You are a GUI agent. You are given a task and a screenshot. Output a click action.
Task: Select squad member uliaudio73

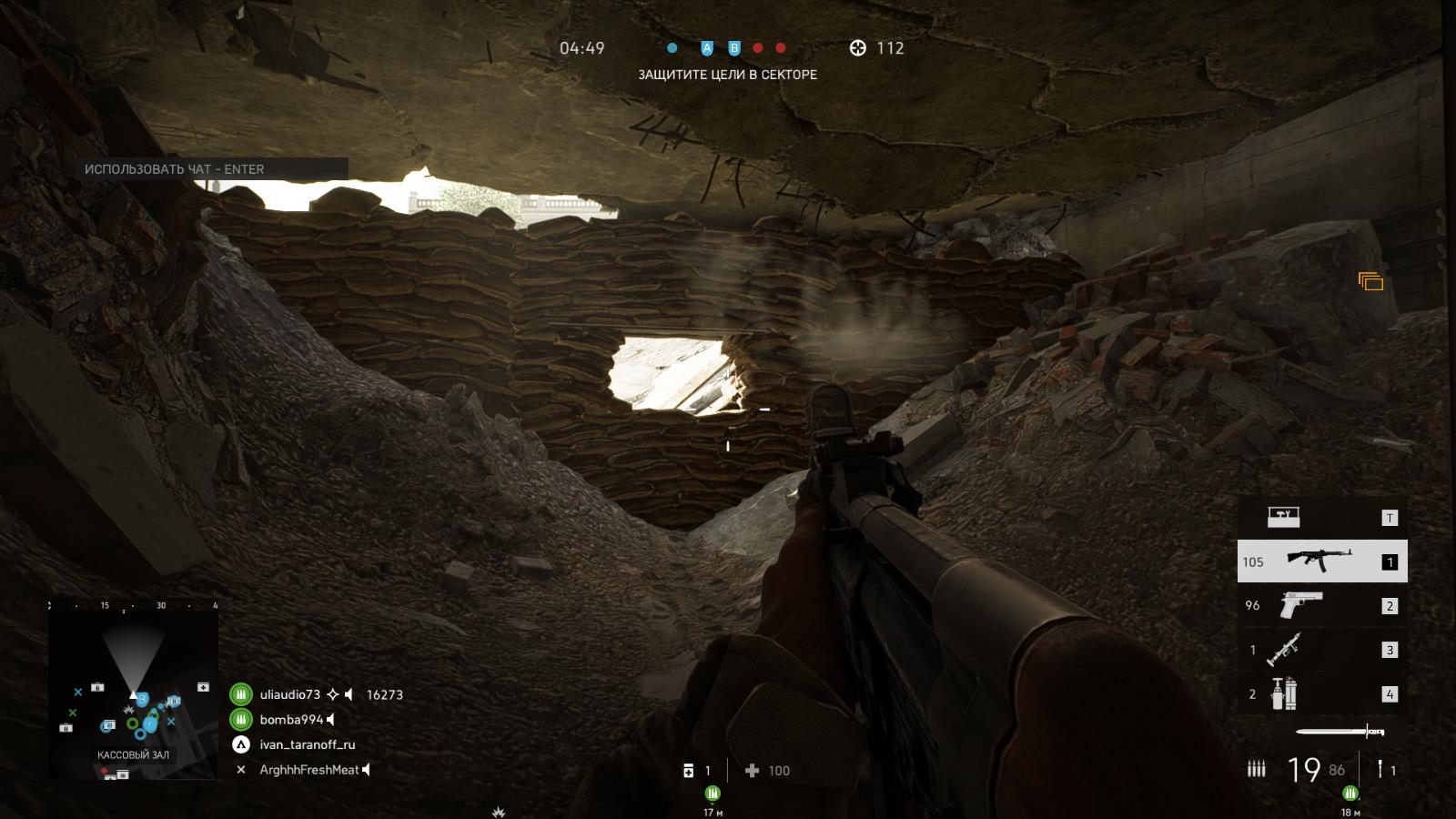click(x=290, y=694)
